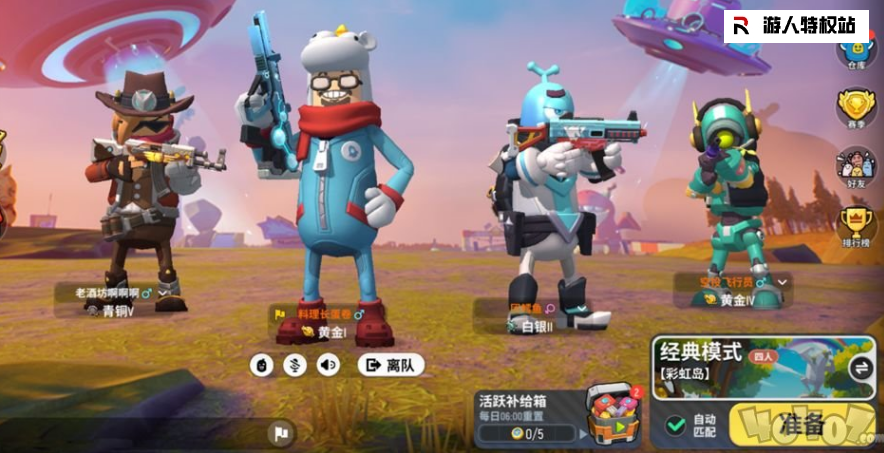The image size is (884, 453).
Task: Toggle the microphone voice button
Action: (x=295, y=365)
